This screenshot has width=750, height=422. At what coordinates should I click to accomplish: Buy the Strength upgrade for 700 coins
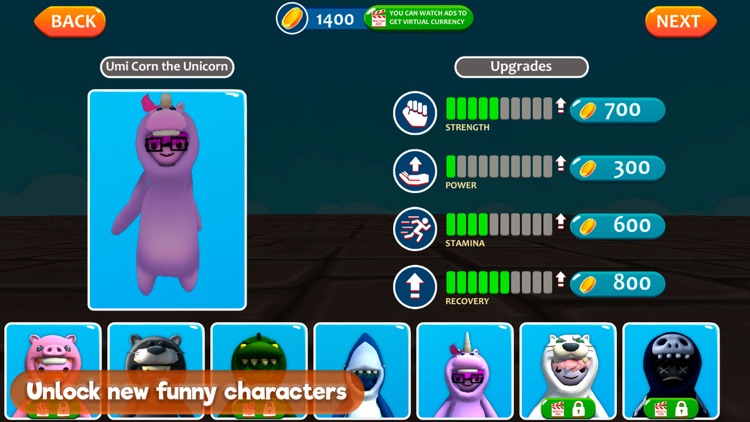pyautogui.click(x=617, y=111)
